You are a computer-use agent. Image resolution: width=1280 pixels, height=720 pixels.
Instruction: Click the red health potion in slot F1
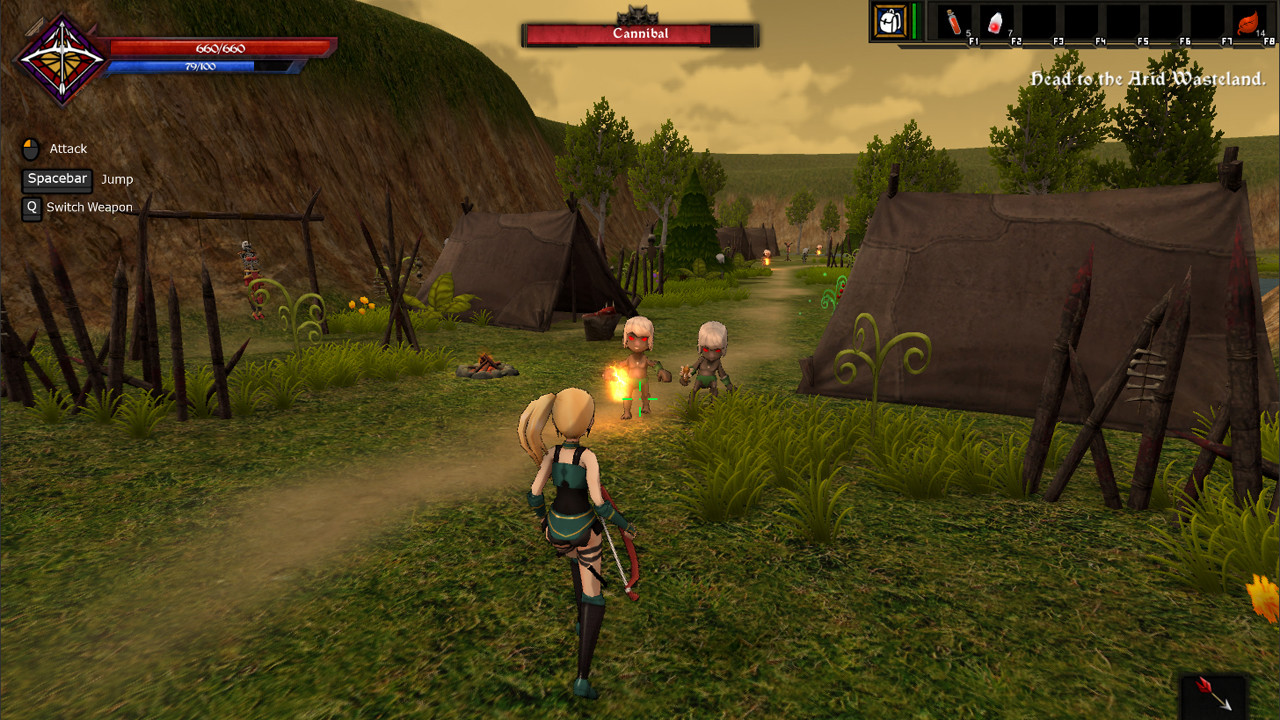click(x=957, y=22)
